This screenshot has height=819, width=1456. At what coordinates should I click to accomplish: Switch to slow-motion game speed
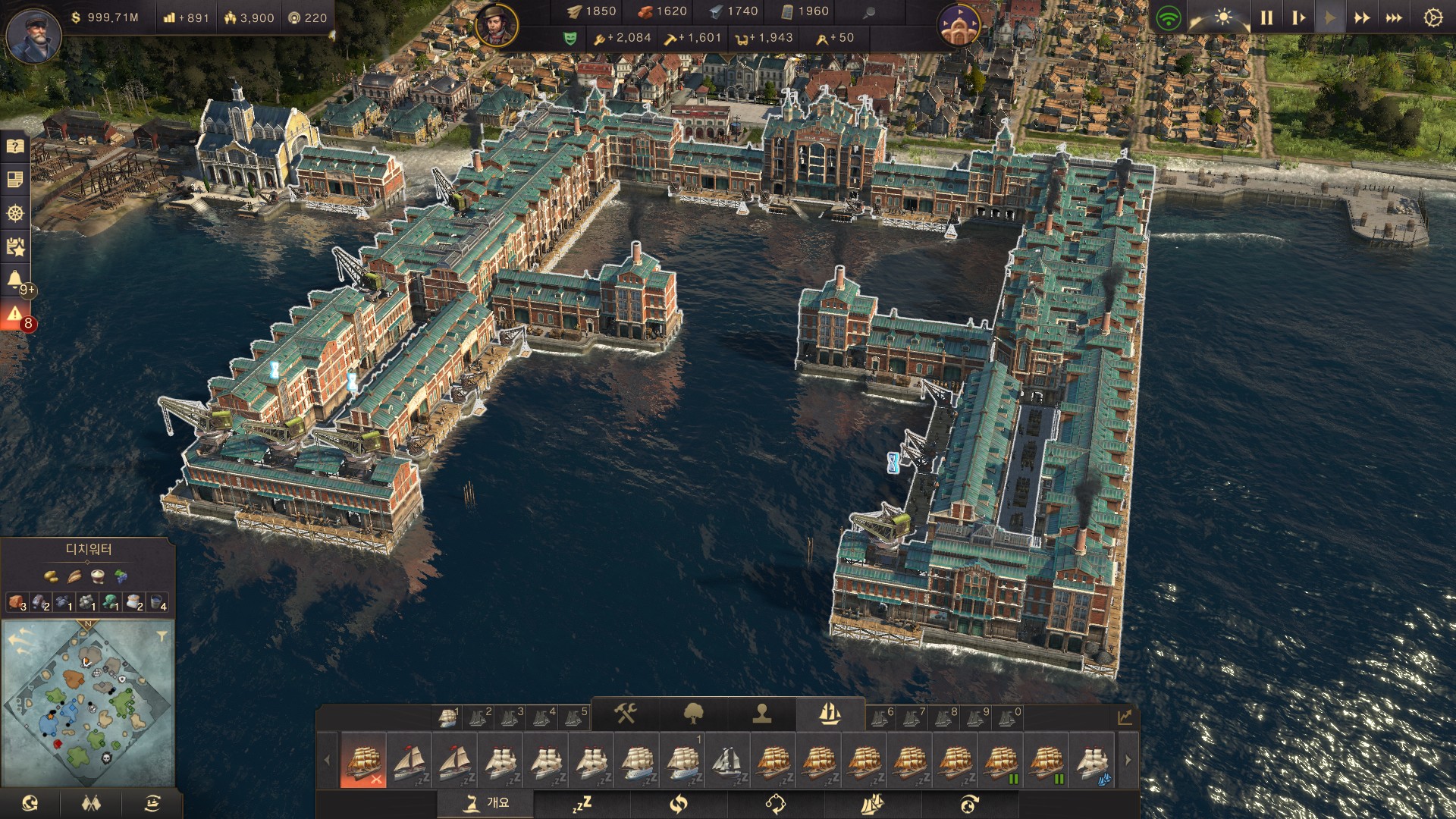(x=1298, y=17)
